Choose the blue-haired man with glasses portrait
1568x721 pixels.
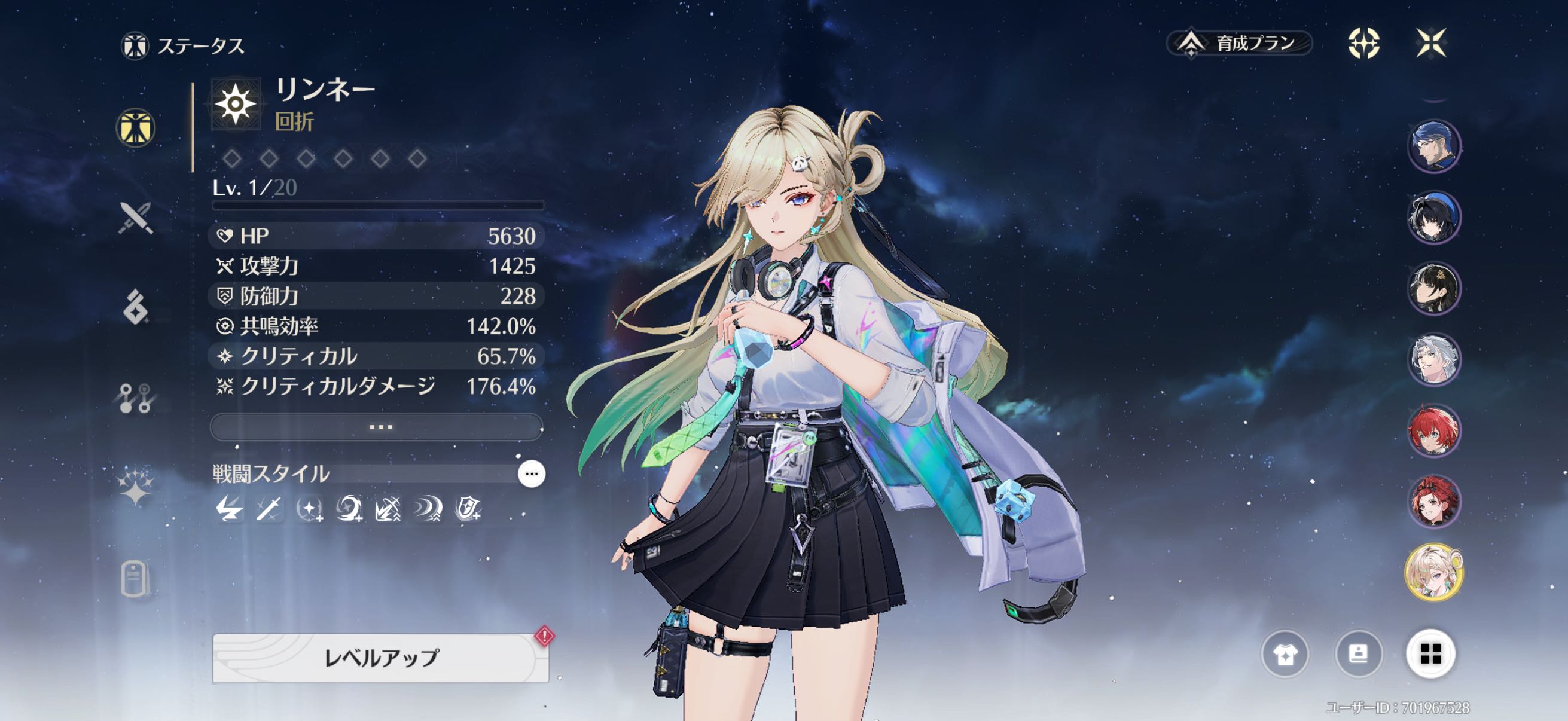(x=1433, y=146)
